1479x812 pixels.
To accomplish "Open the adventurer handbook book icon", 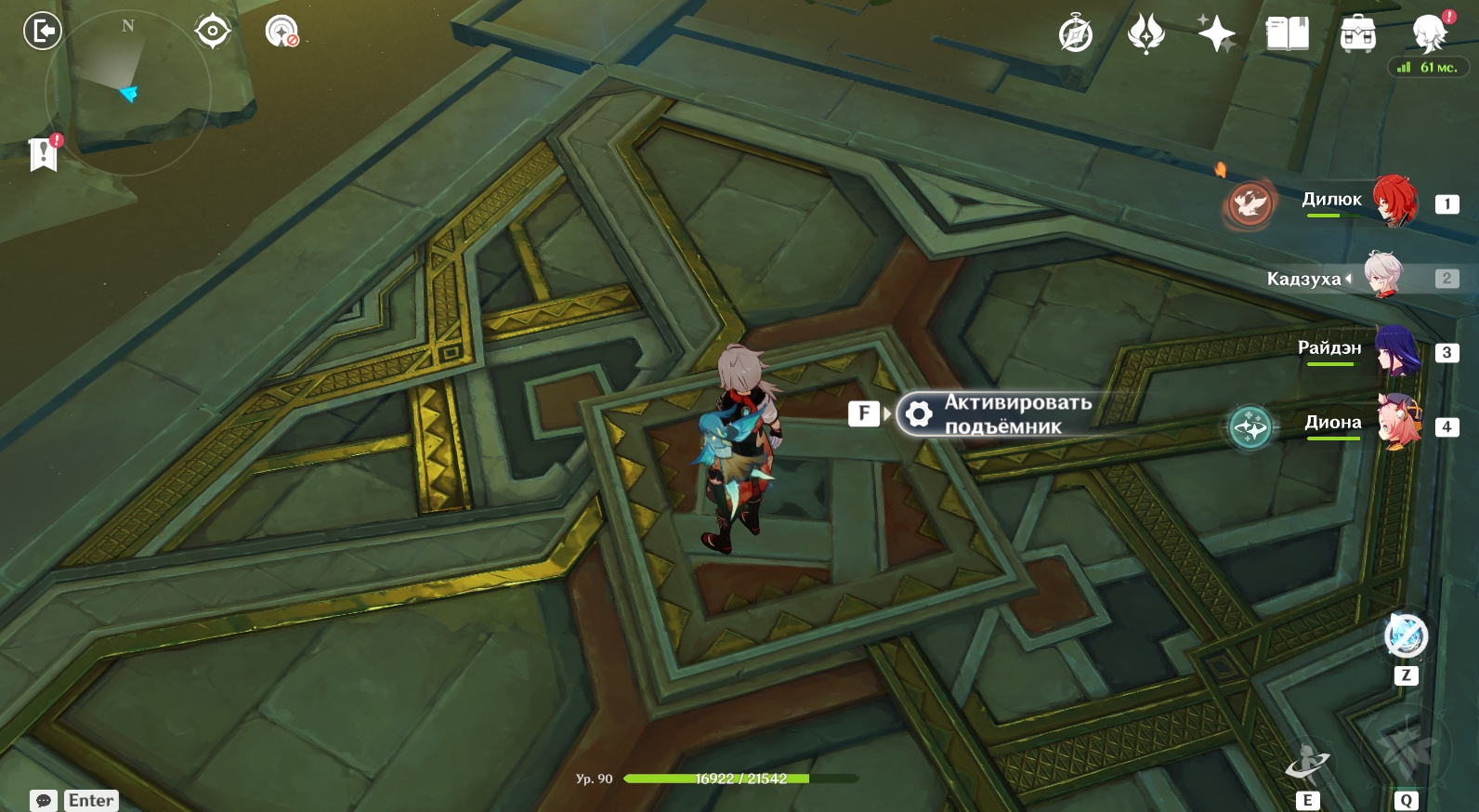I will tap(1287, 34).
